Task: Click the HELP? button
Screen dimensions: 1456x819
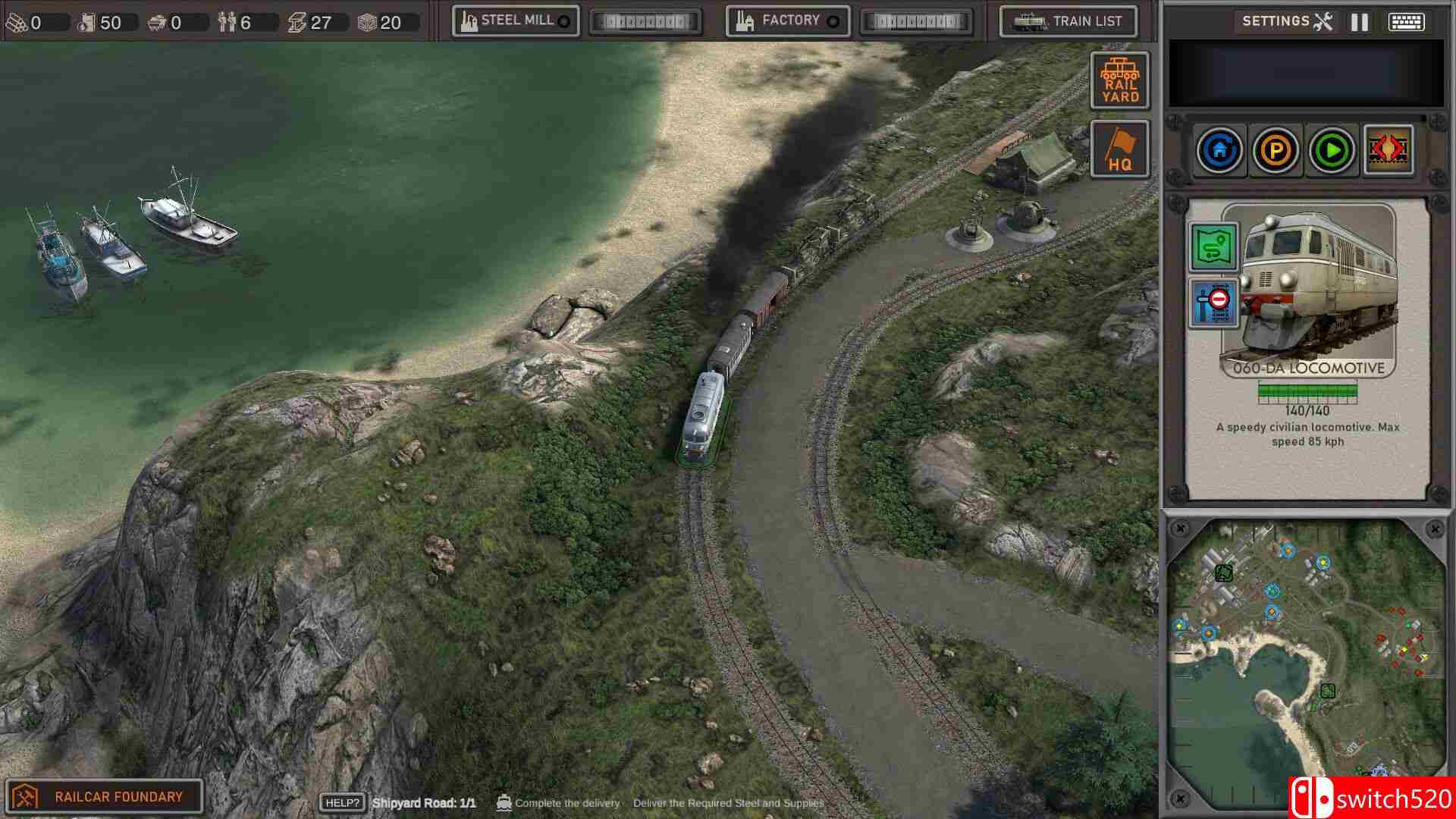Action: click(x=343, y=800)
